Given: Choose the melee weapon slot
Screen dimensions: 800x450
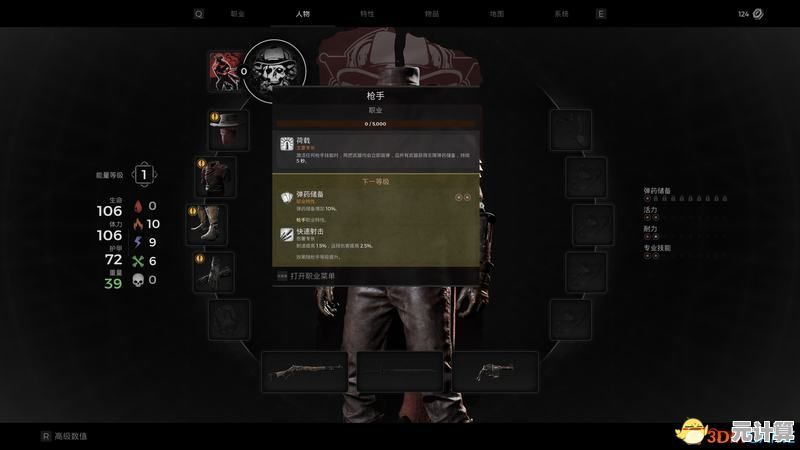Looking at the screenshot, I should tap(399, 371).
